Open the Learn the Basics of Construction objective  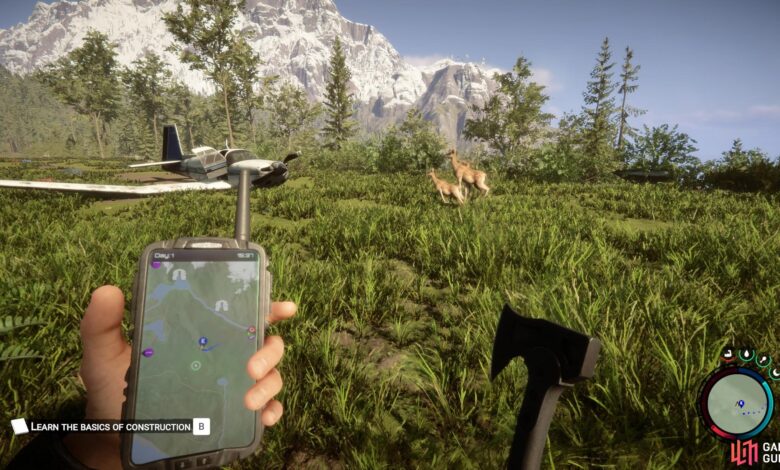click(x=110, y=426)
